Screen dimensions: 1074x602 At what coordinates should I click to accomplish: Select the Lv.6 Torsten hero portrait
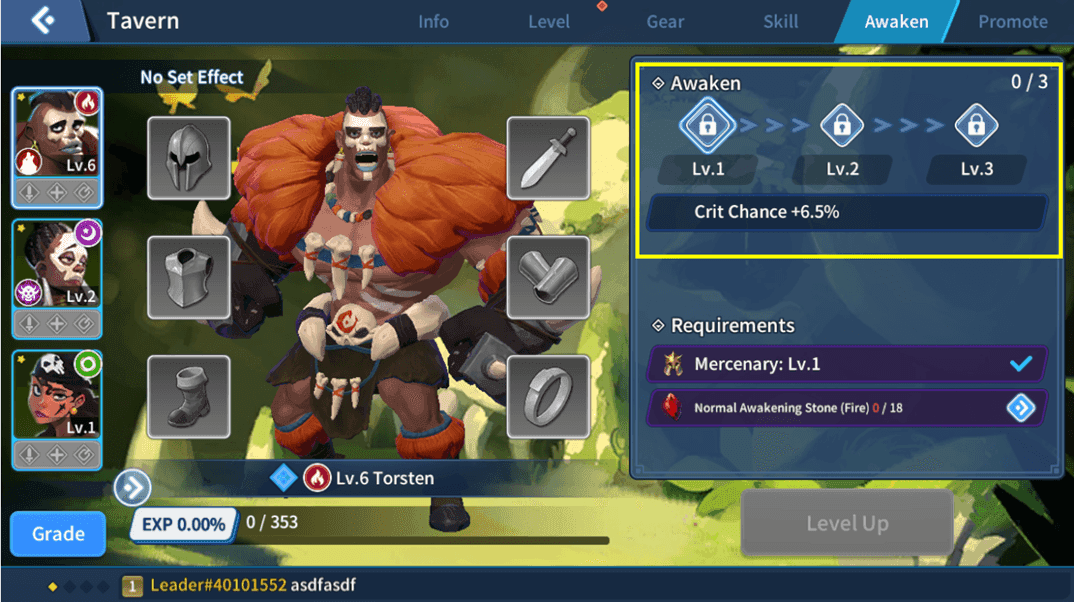coord(57,133)
